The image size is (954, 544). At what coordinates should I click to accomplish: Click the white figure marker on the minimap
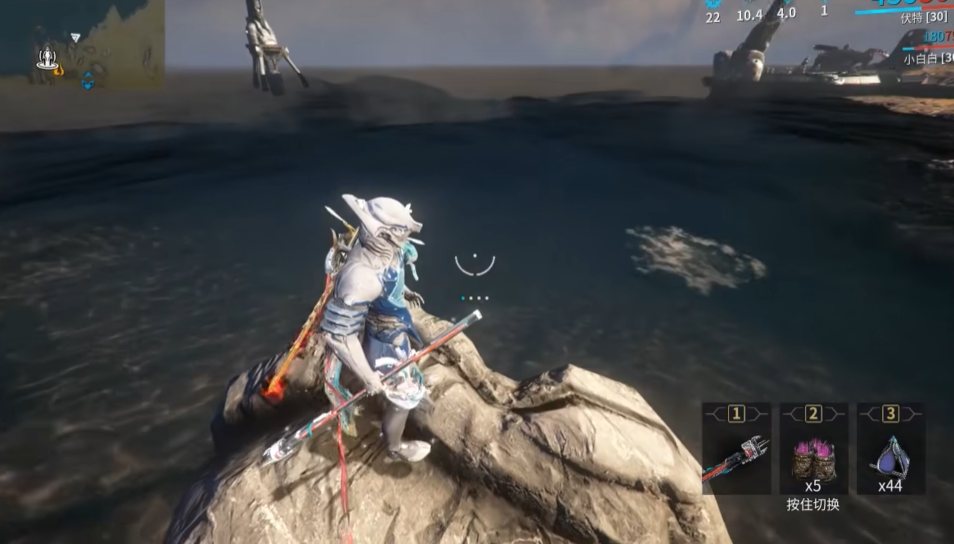pyautogui.click(x=45, y=59)
